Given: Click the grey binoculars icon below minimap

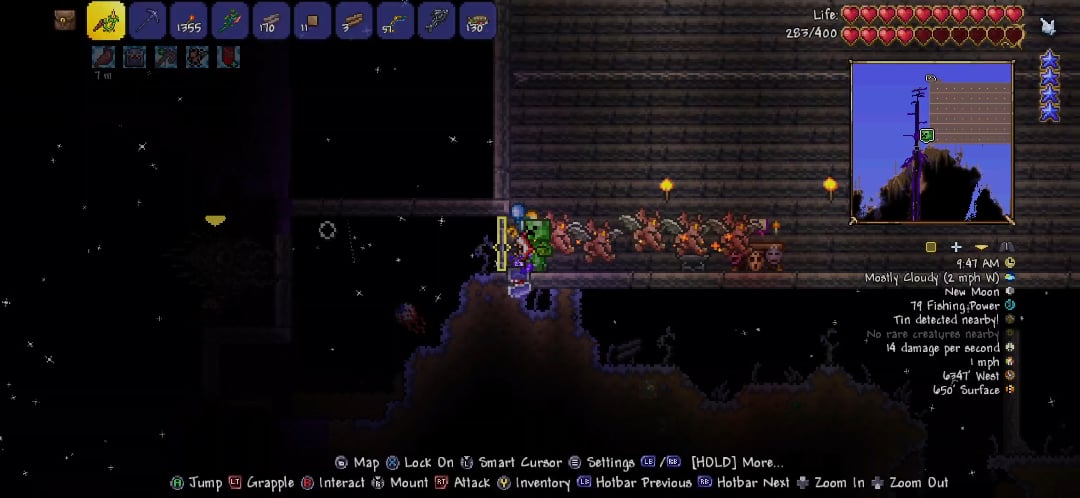Looking at the screenshot, I should tap(1006, 247).
